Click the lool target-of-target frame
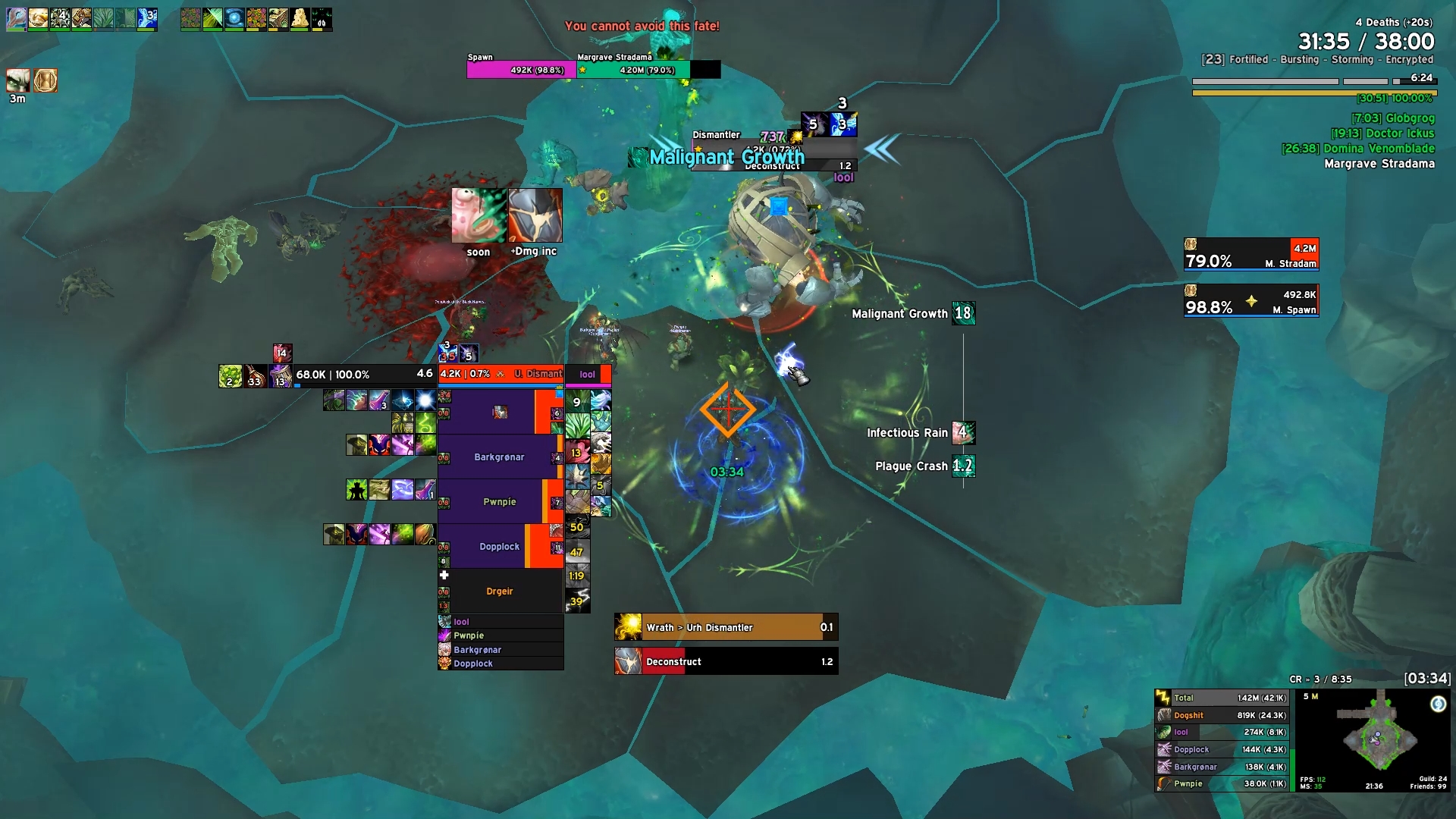 point(588,374)
